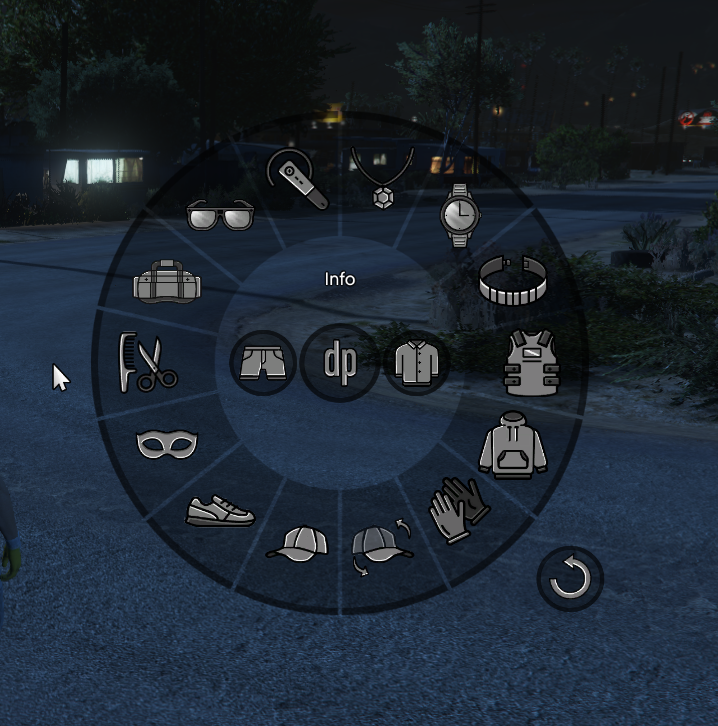Toggle the duffel bag option

point(167,281)
